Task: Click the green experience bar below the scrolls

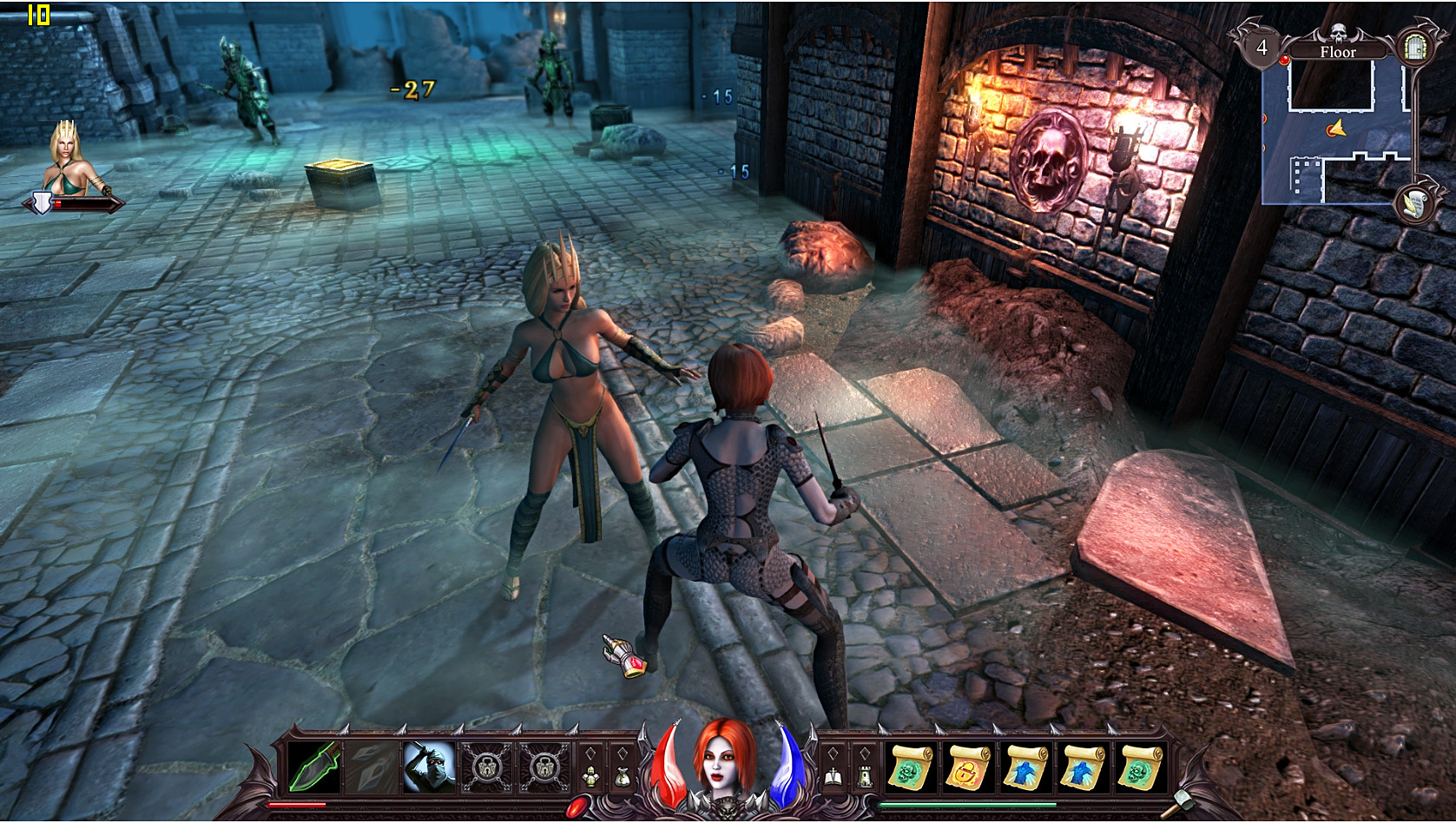Action: pos(966,804)
